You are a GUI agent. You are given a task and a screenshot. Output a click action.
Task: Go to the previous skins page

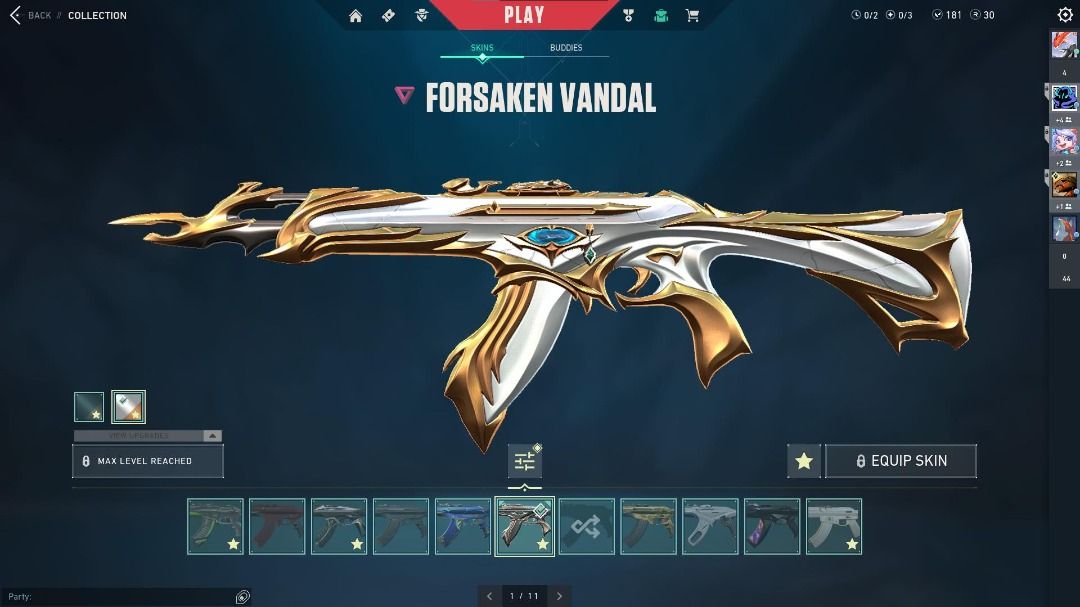(489, 596)
